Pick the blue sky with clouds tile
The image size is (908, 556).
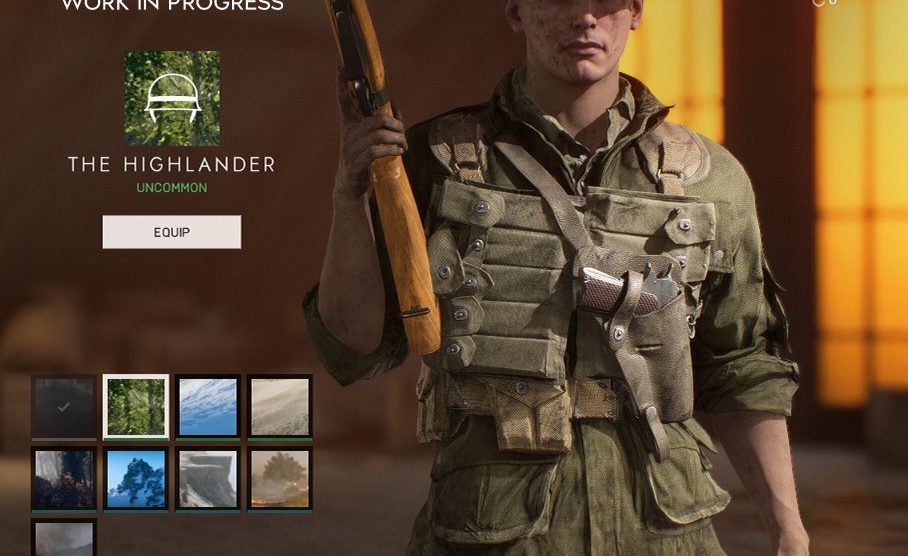click(208, 407)
